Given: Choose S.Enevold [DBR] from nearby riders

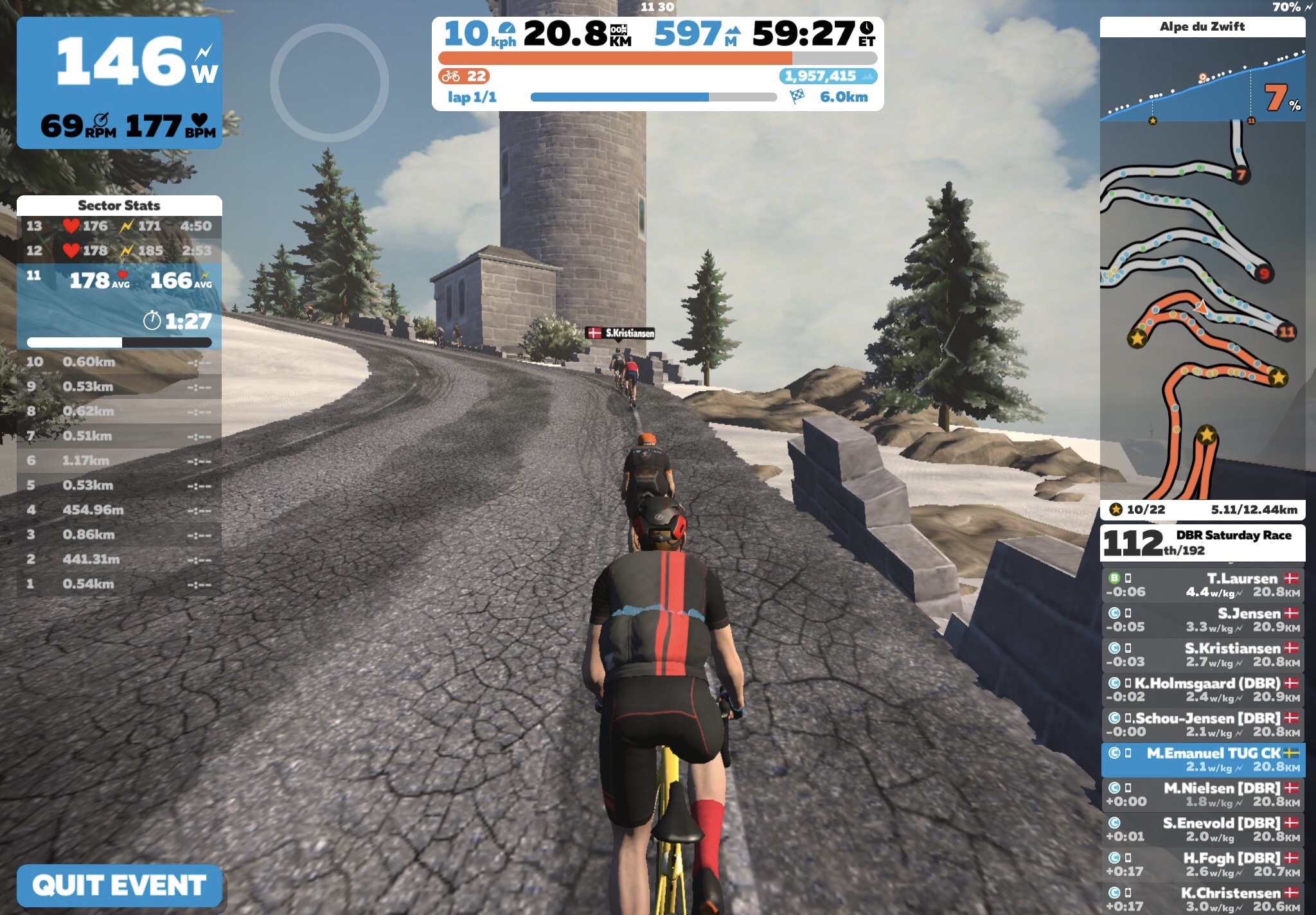Looking at the screenshot, I should click(1202, 830).
